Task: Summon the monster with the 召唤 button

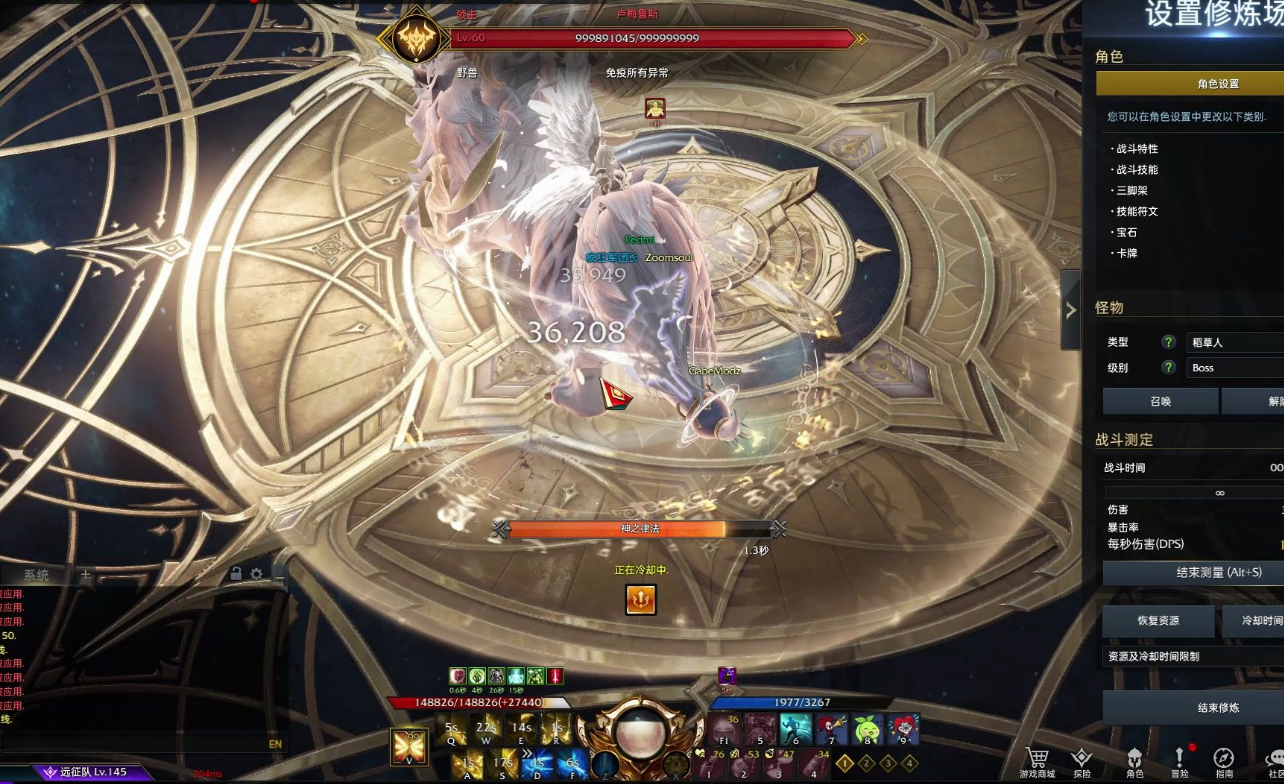Action: (1160, 401)
